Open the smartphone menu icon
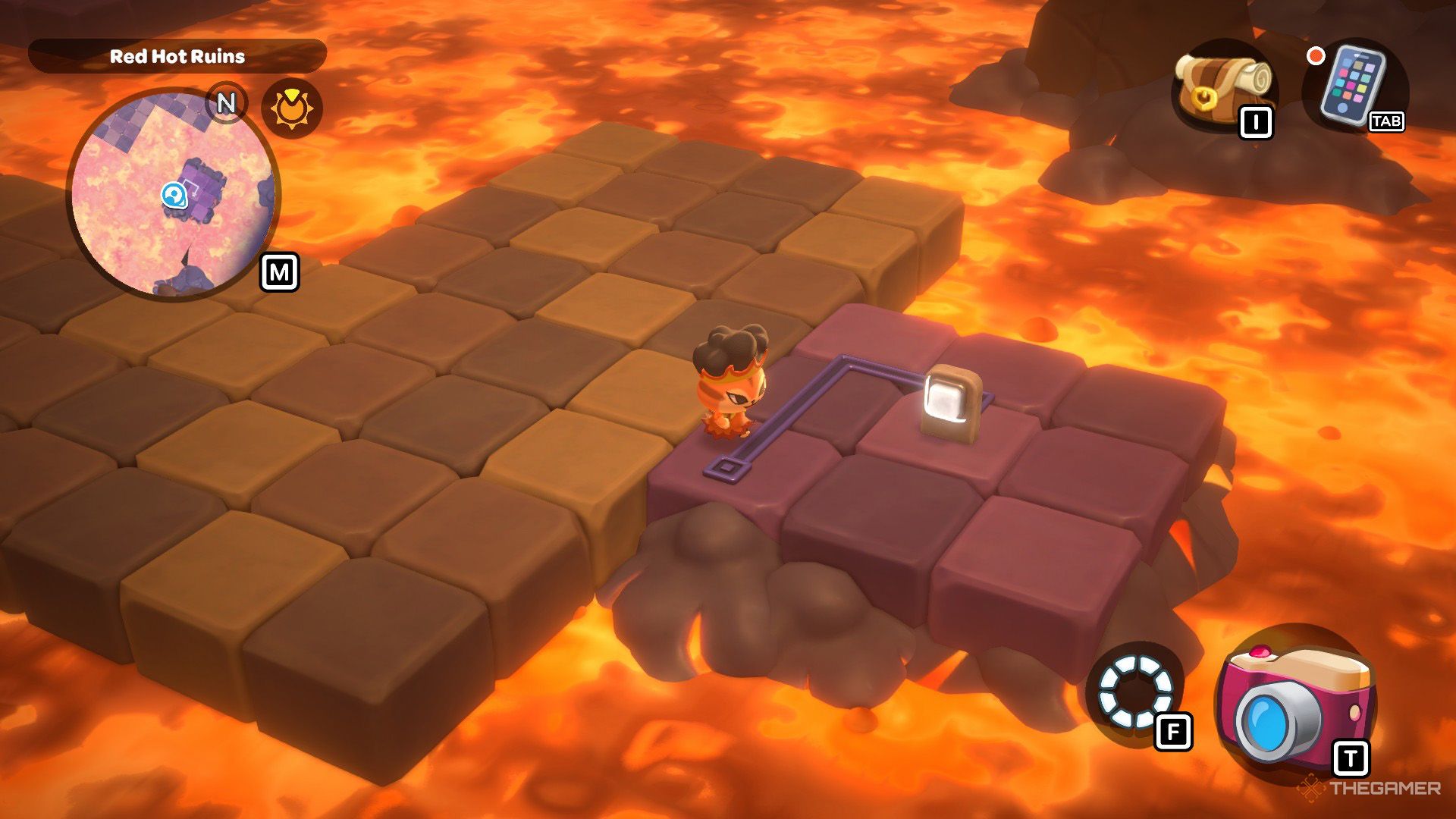The height and width of the screenshot is (819, 1456). coord(1352,85)
